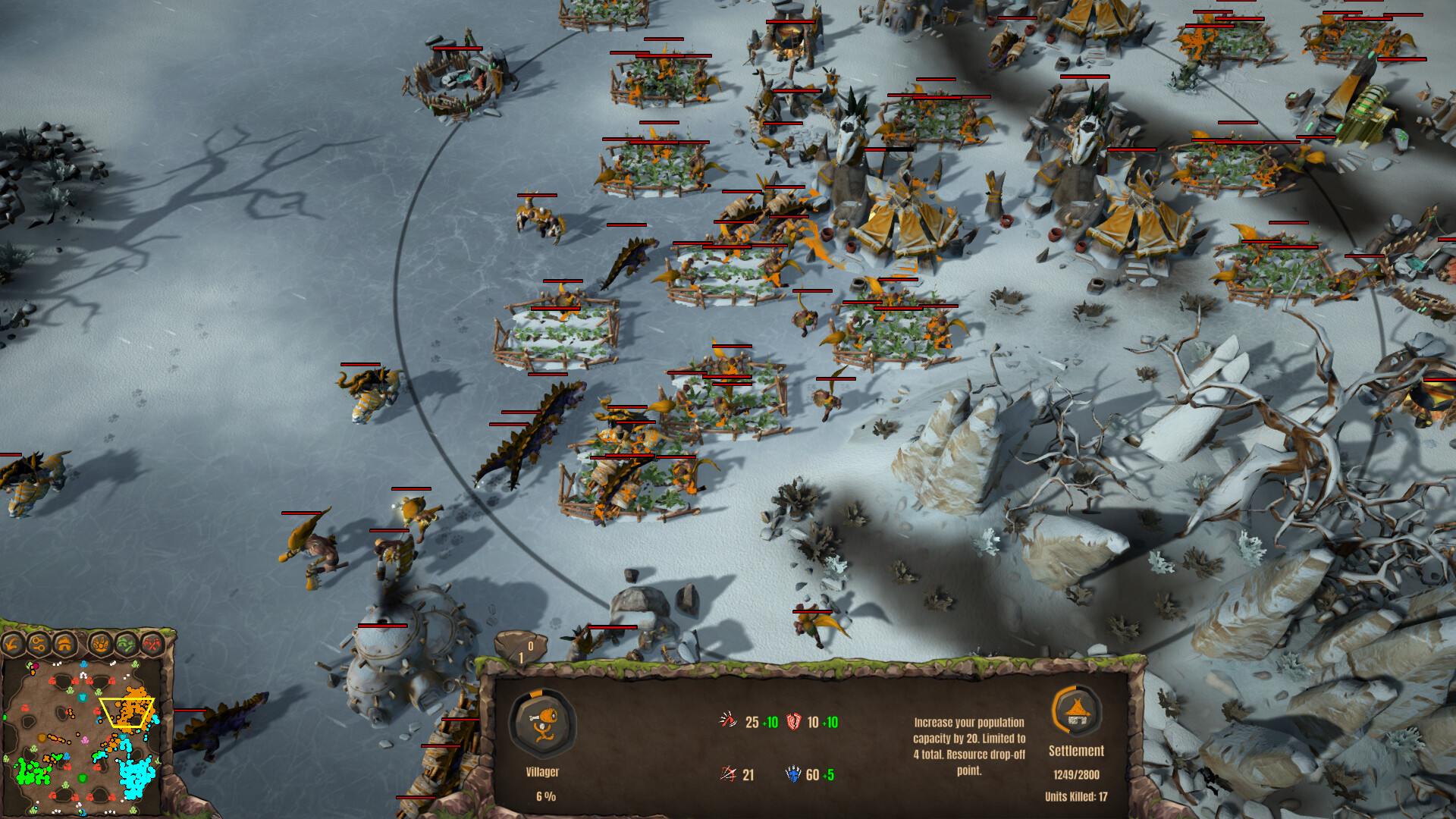1456x819 pixels.
Task: Click the blue health icon showing 60
Action: click(x=793, y=774)
